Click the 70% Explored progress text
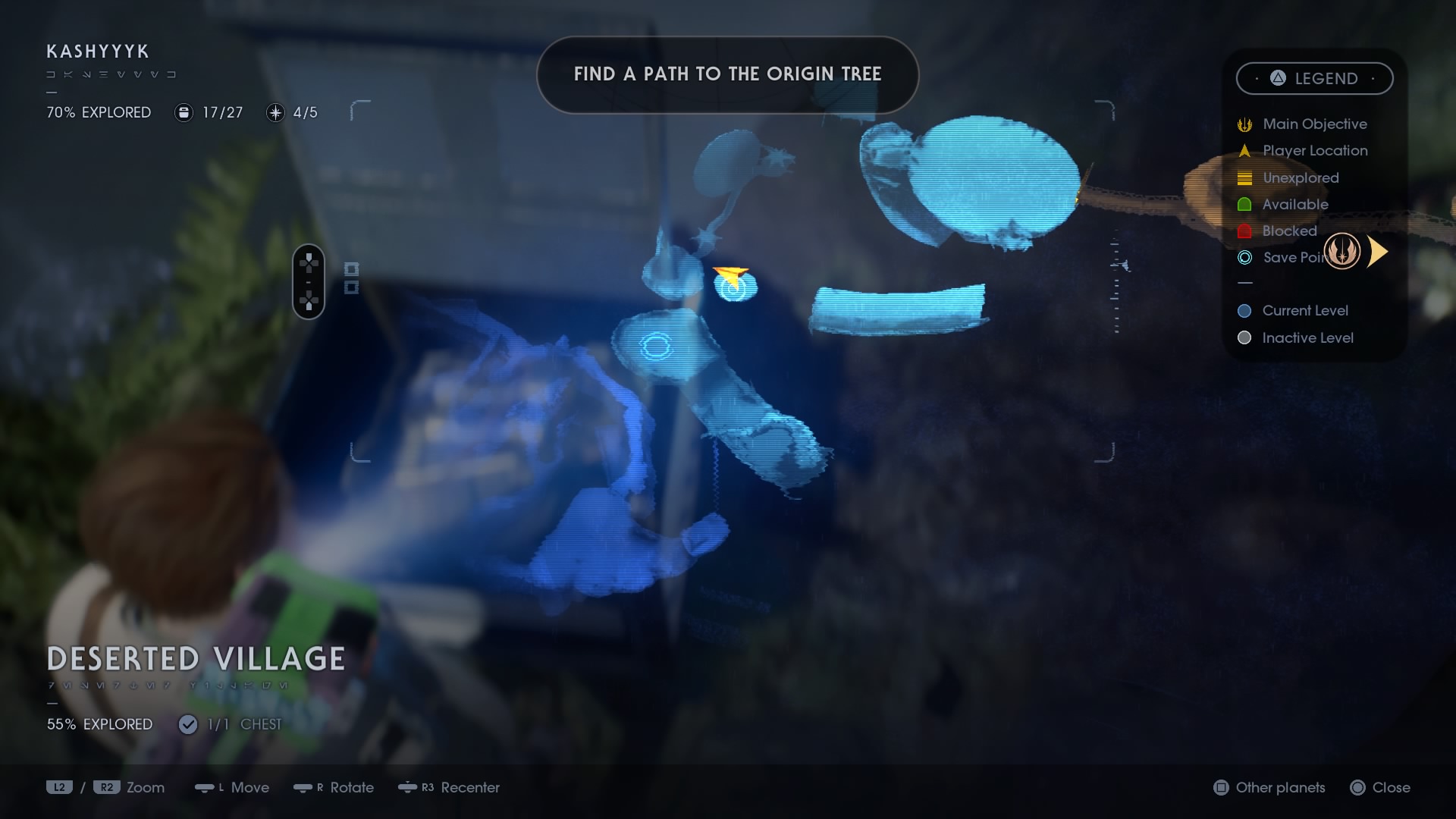This screenshot has width=1456, height=819. pos(99,112)
